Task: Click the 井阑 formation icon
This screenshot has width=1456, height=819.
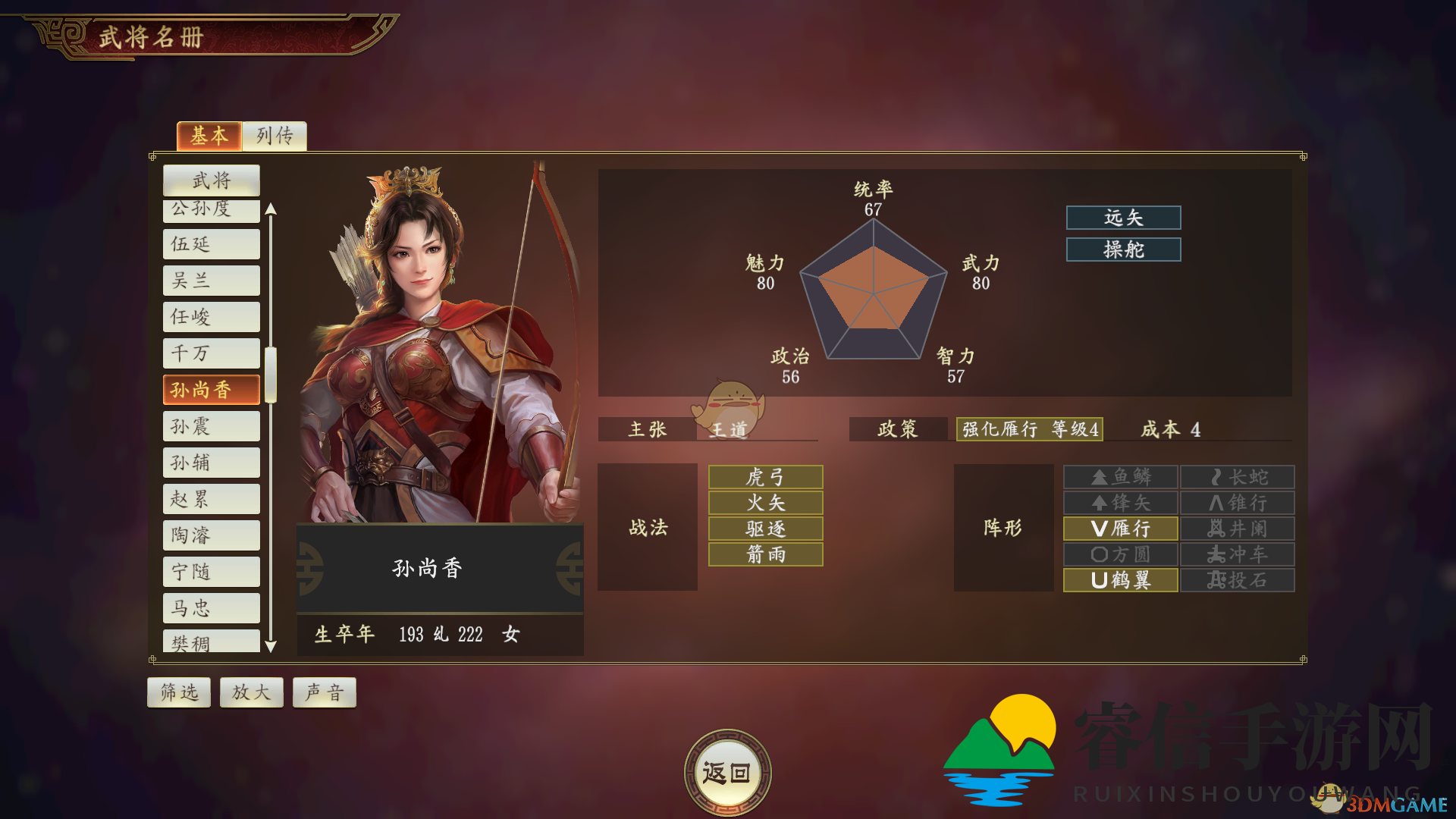Action: point(1237,529)
